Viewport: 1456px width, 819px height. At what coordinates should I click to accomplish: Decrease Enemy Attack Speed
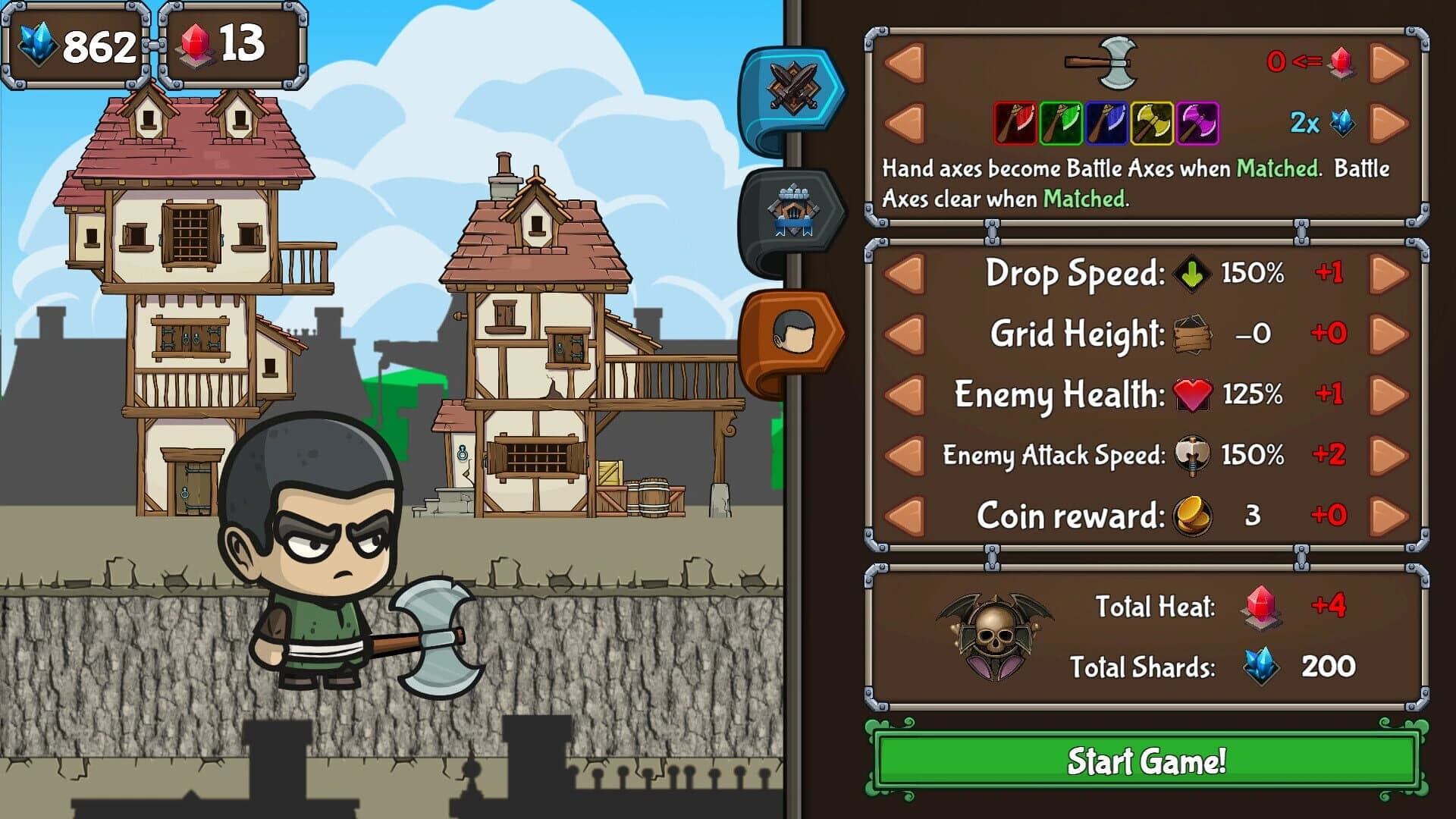(904, 456)
